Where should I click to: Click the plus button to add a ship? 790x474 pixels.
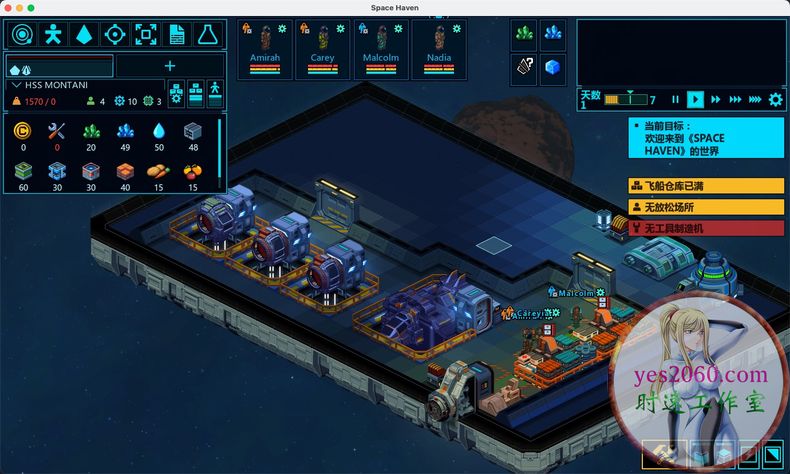pos(170,66)
